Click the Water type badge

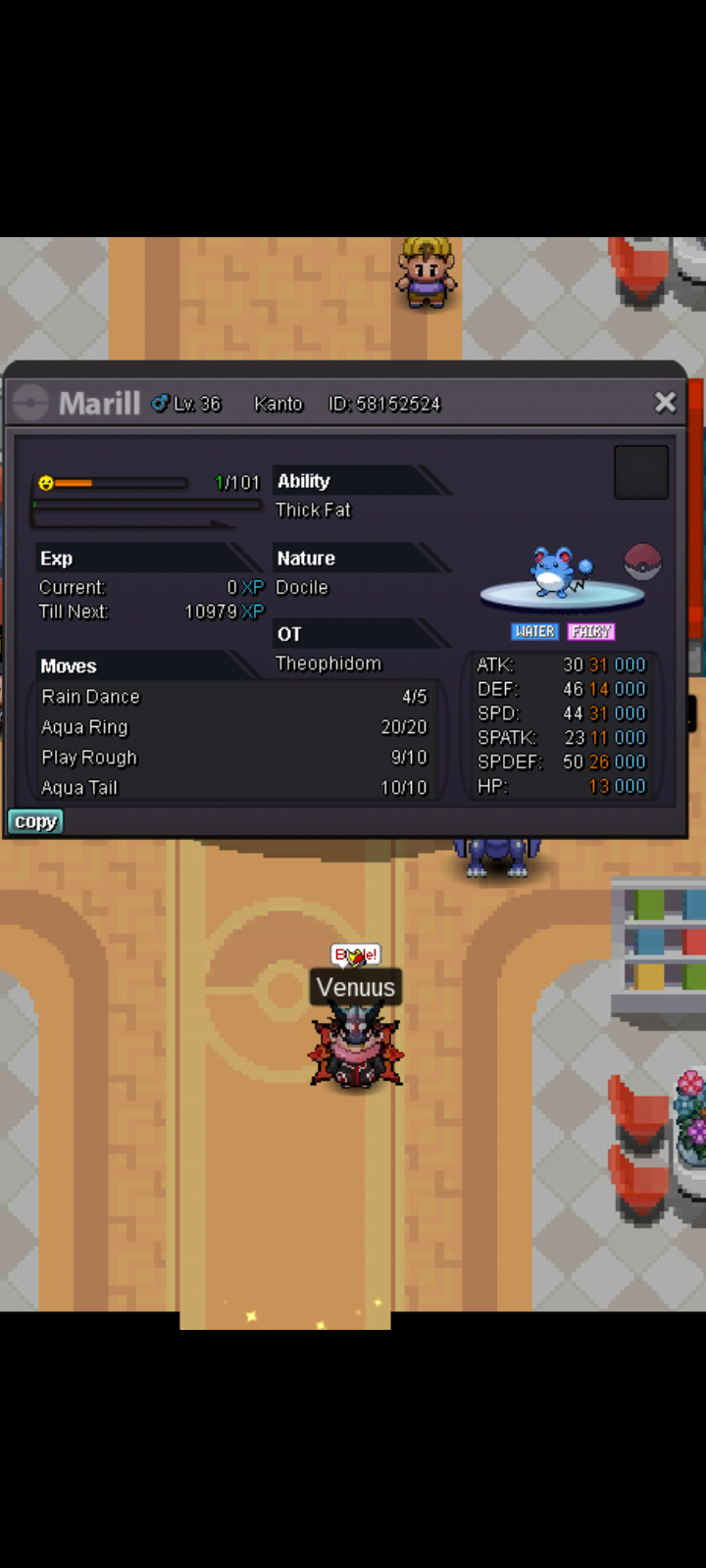(x=534, y=632)
